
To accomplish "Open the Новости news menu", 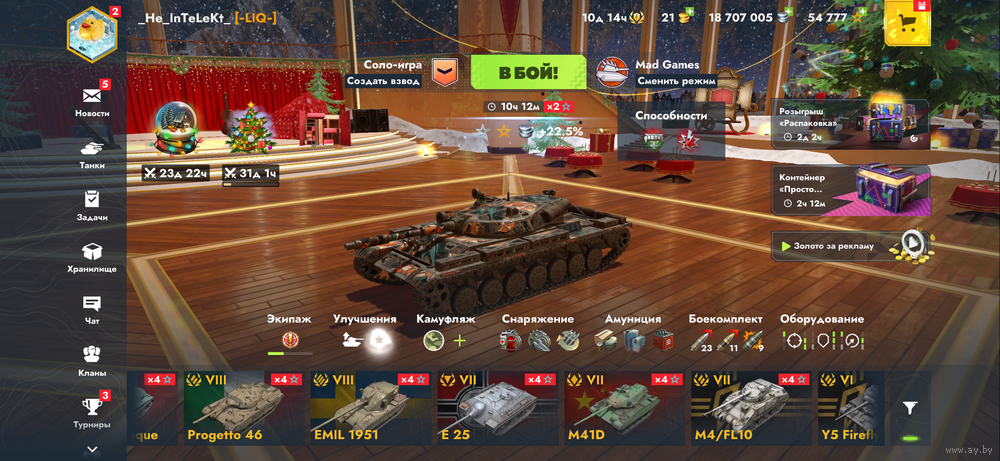I will click(x=92, y=100).
